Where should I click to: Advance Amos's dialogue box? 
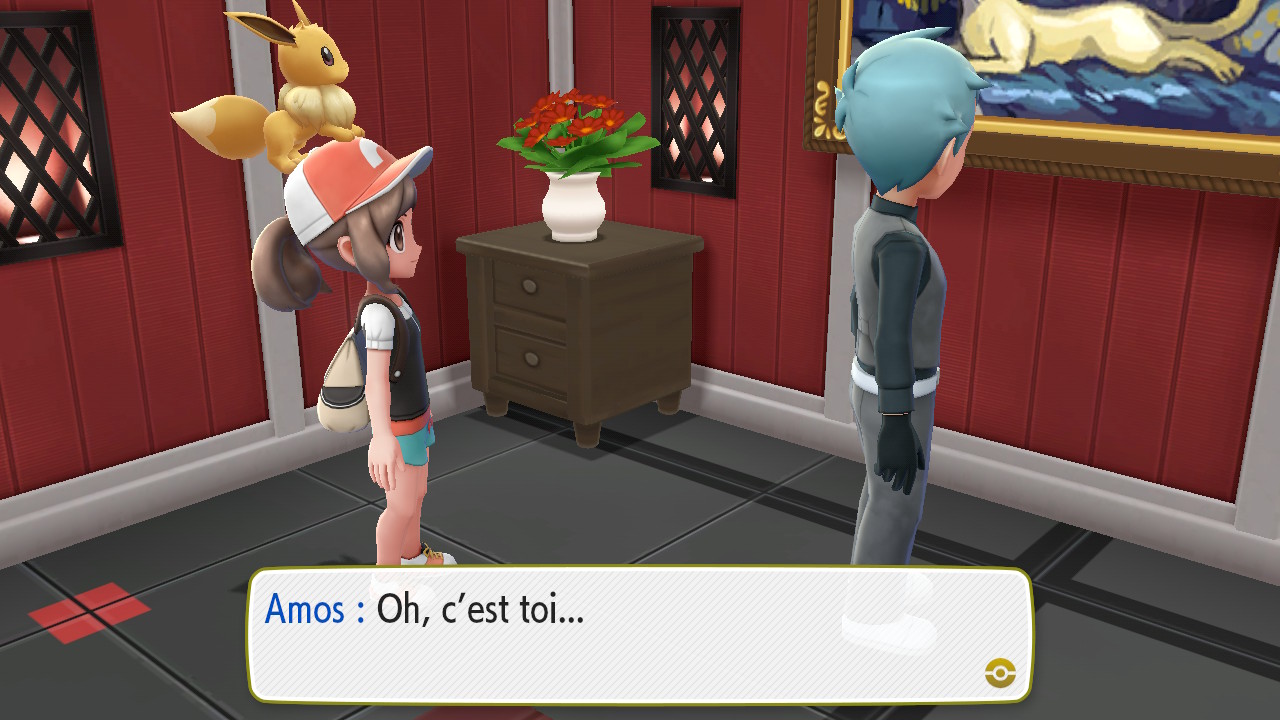640,634
